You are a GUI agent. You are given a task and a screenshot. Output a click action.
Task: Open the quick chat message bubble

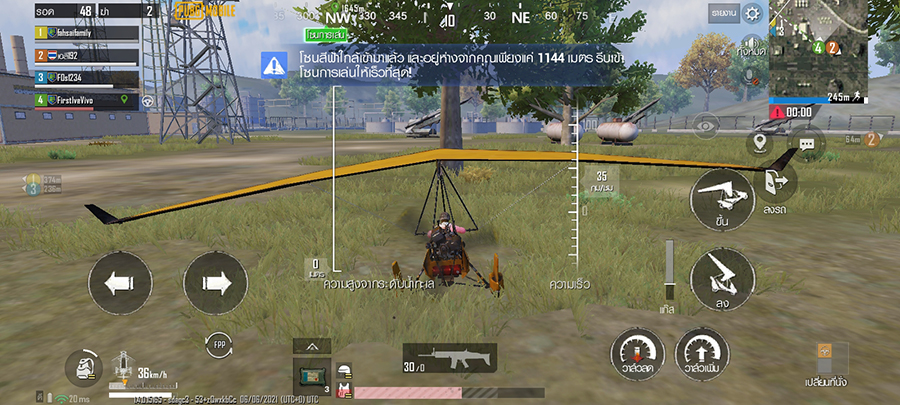(x=806, y=144)
